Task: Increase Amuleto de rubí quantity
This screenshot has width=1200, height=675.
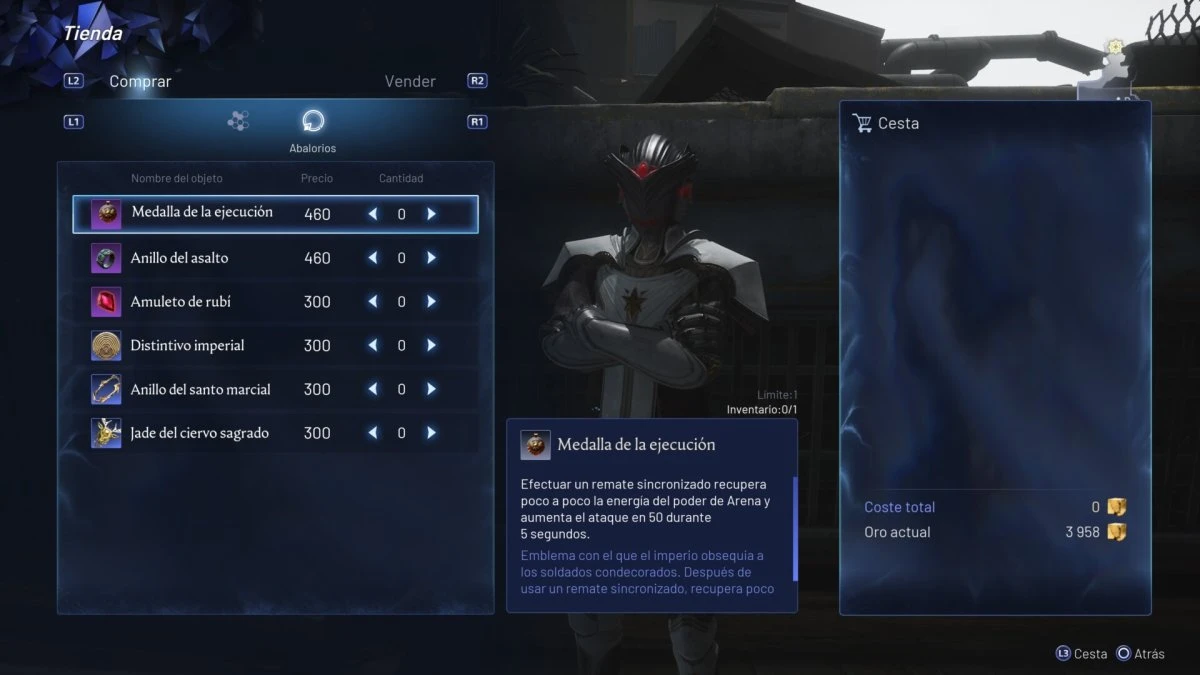Action: point(431,302)
